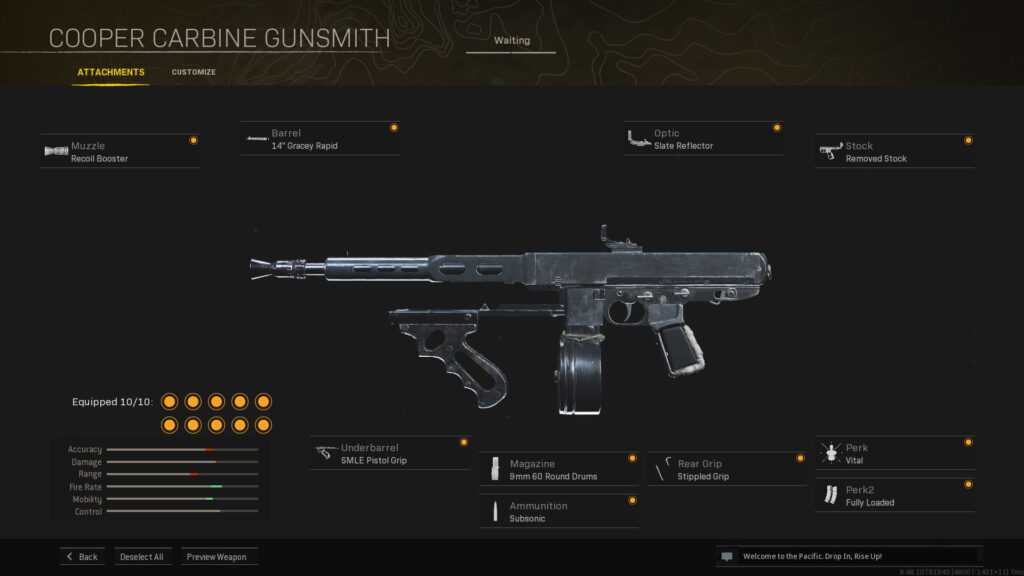Open the Underbarrel SMLE Pistol Grip slot
The image size is (1024, 576).
click(389, 454)
